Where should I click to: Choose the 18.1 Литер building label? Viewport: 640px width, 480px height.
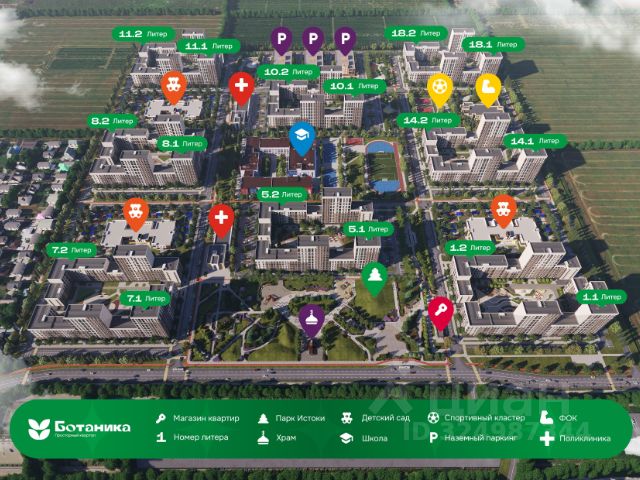pyautogui.click(x=492, y=45)
